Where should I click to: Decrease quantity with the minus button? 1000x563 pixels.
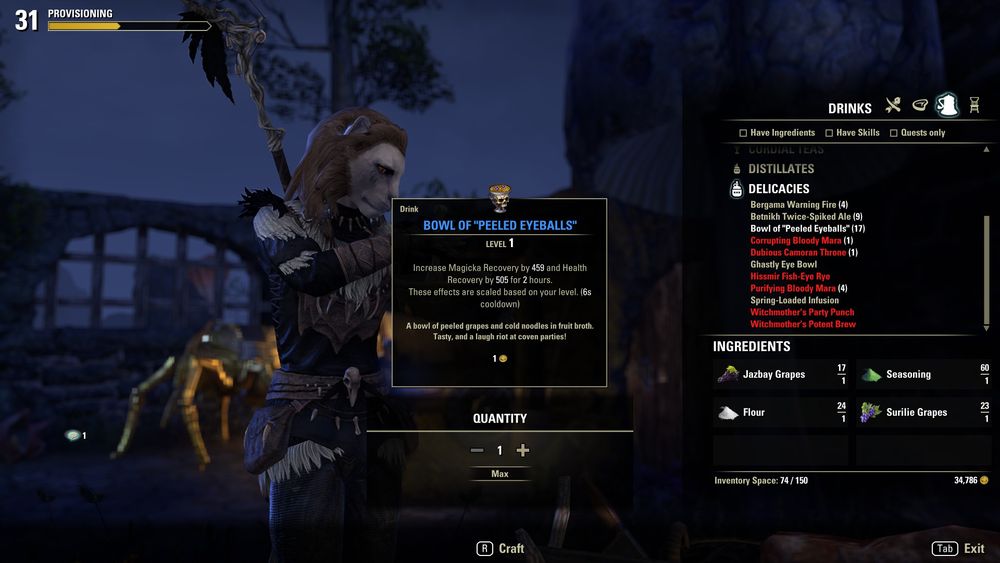pos(477,450)
